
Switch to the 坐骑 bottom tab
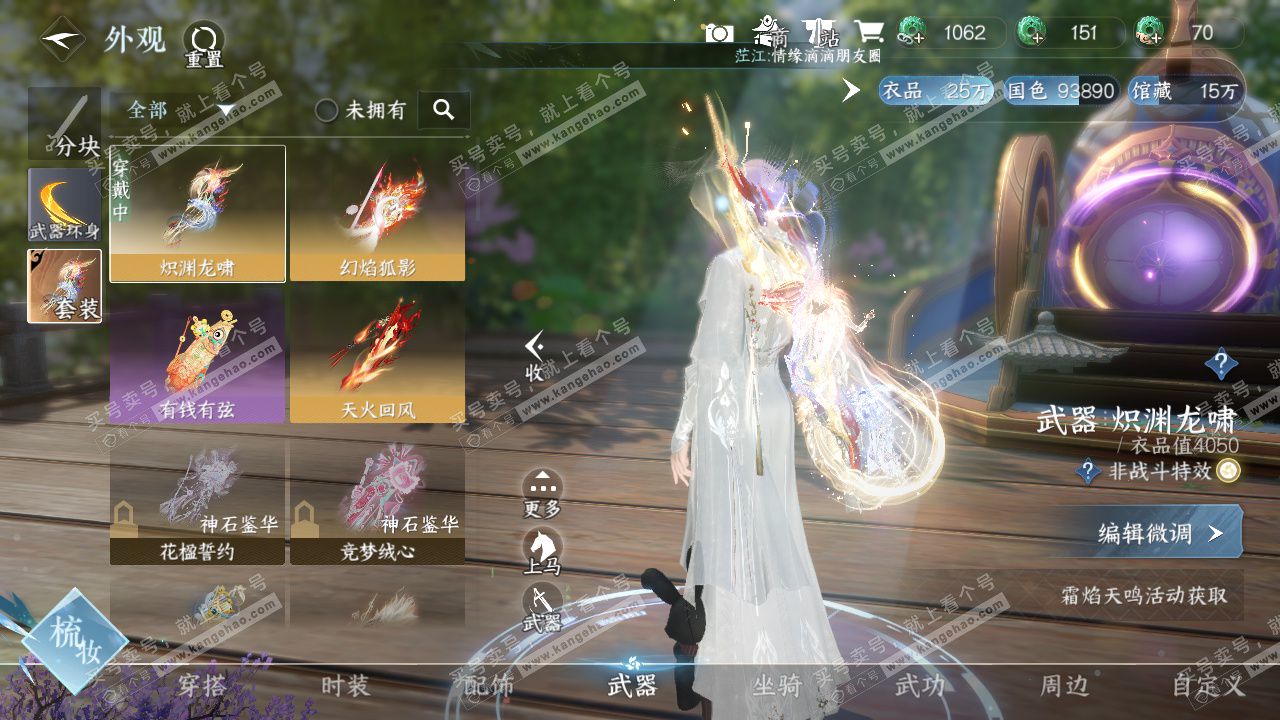coord(777,686)
